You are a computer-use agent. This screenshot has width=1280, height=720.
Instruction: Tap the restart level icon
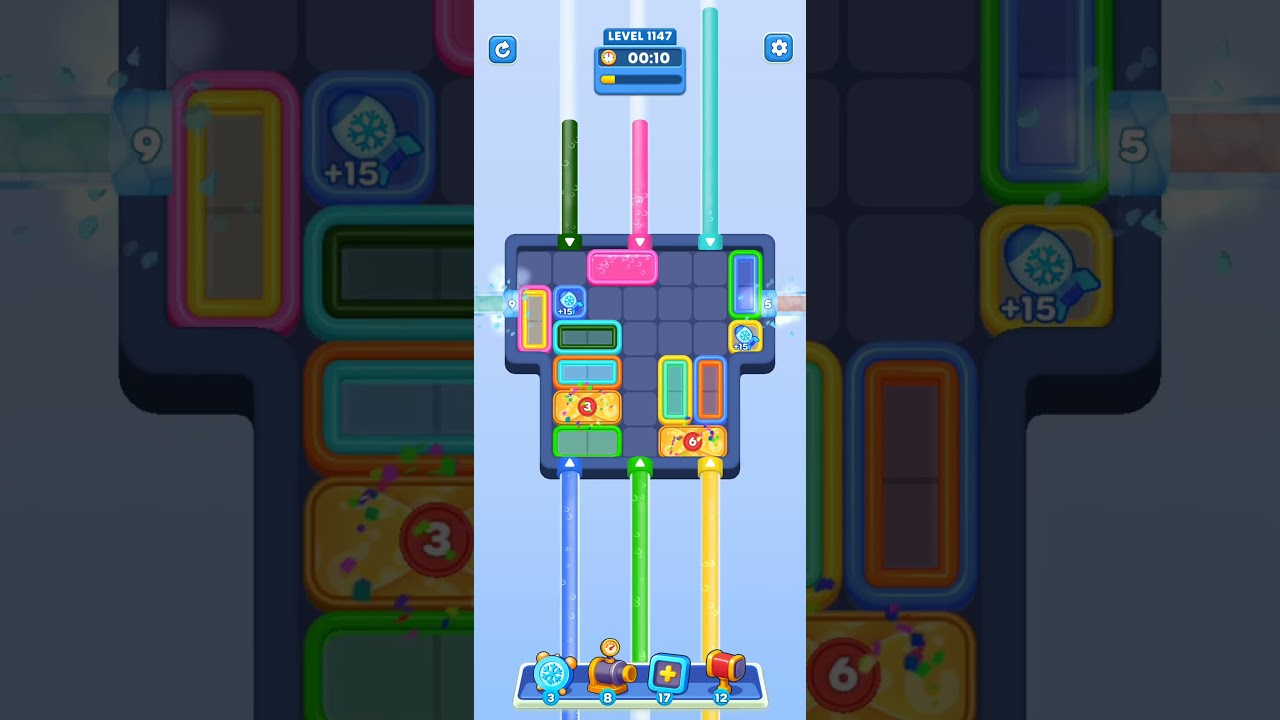[x=503, y=49]
